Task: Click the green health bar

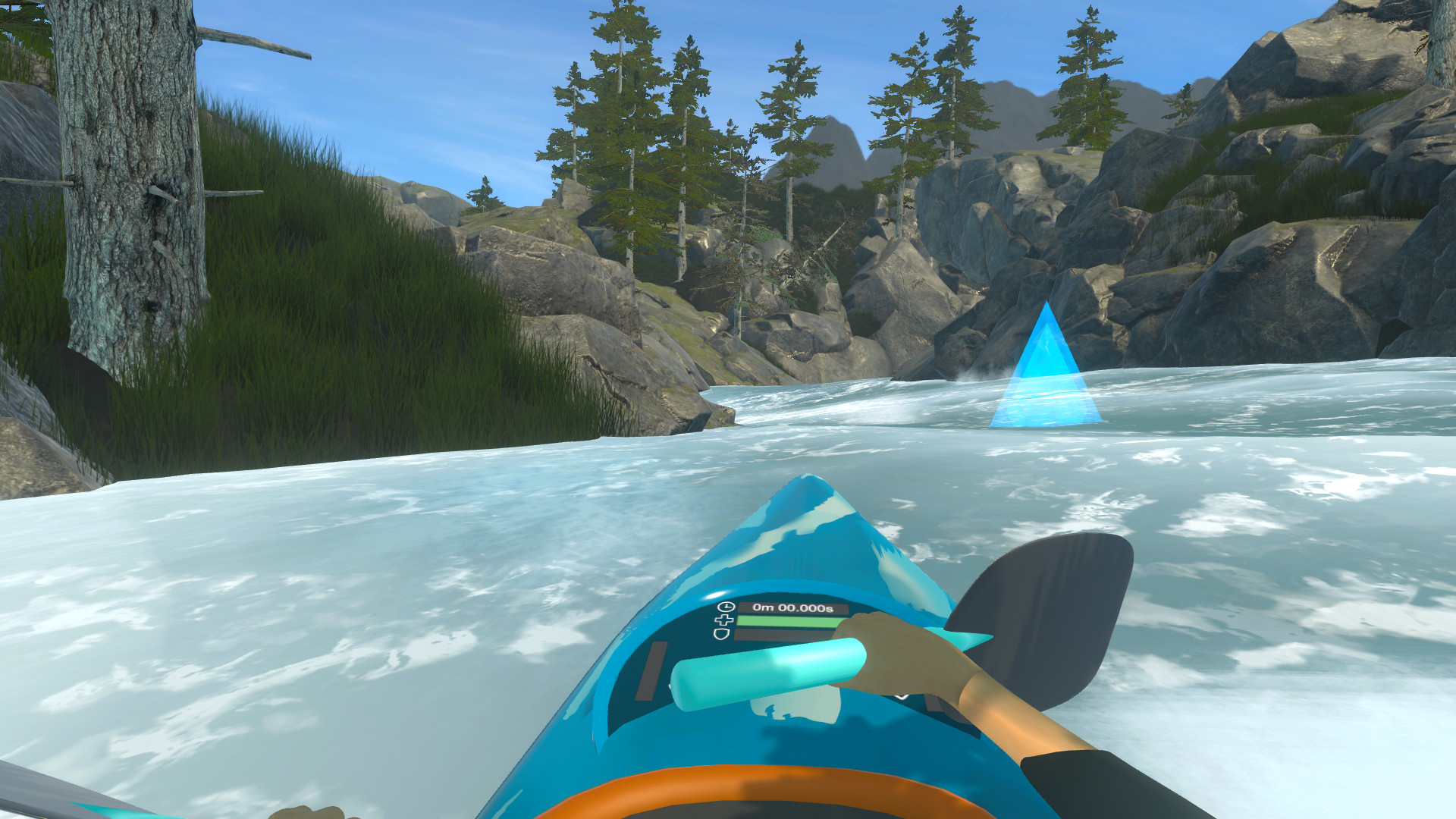Action: click(786, 621)
